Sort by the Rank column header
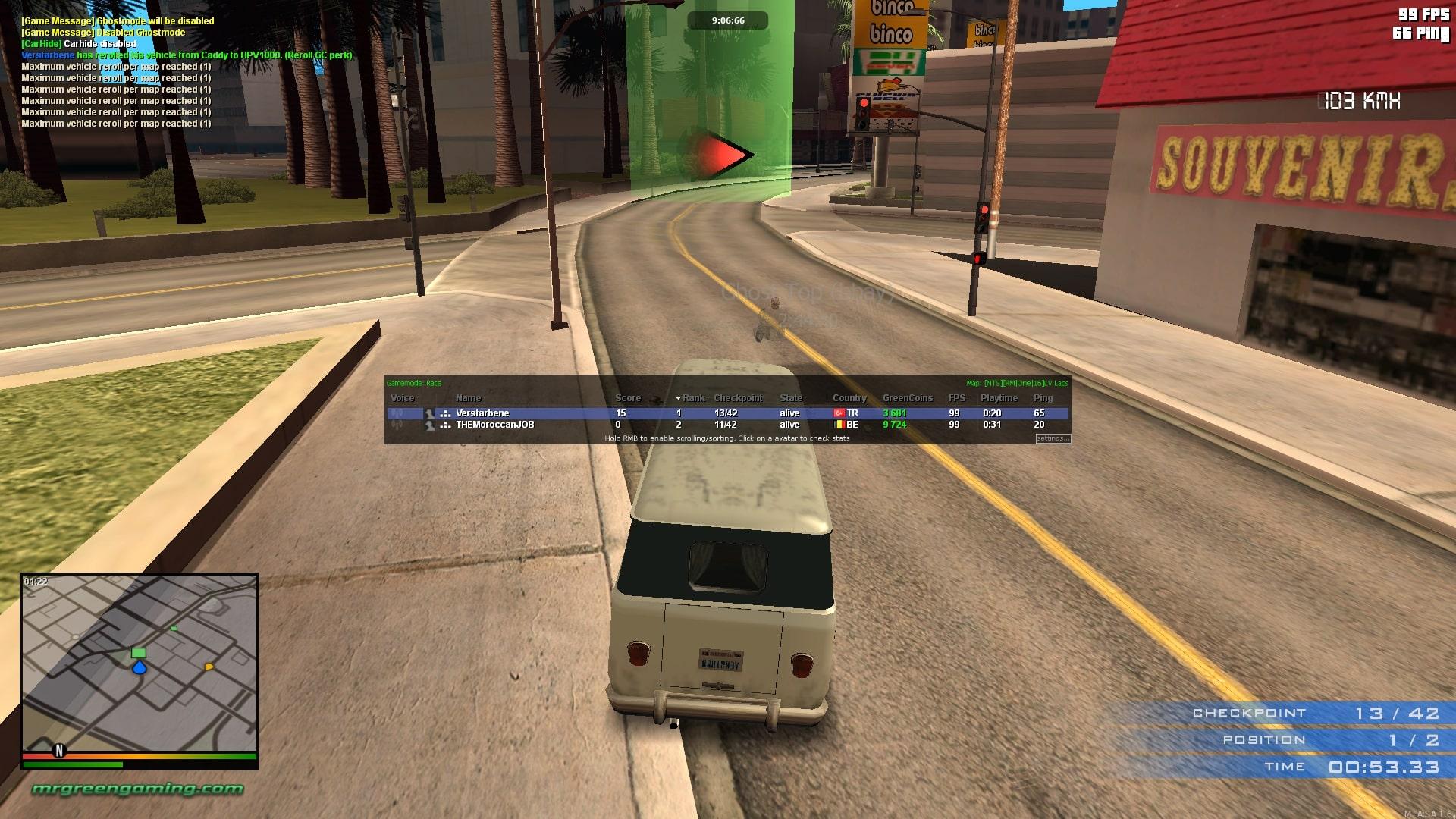The image size is (1456, 819). [x=693, y=398]
